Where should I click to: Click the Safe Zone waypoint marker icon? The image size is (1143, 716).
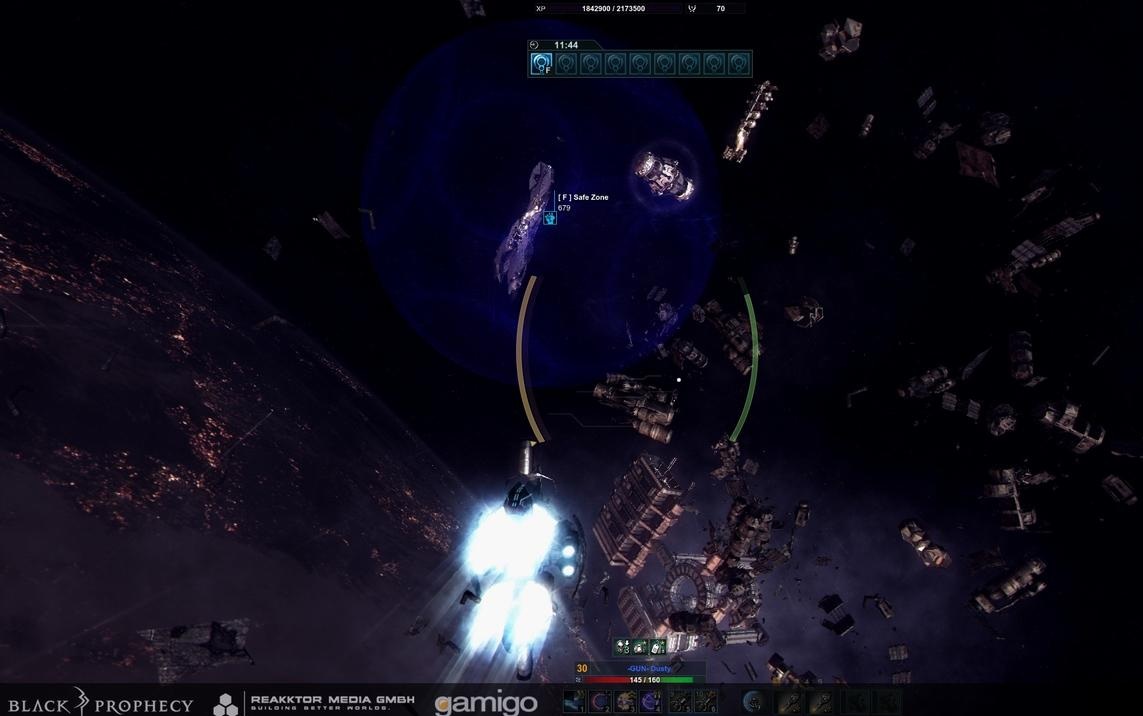coord(549,217)
